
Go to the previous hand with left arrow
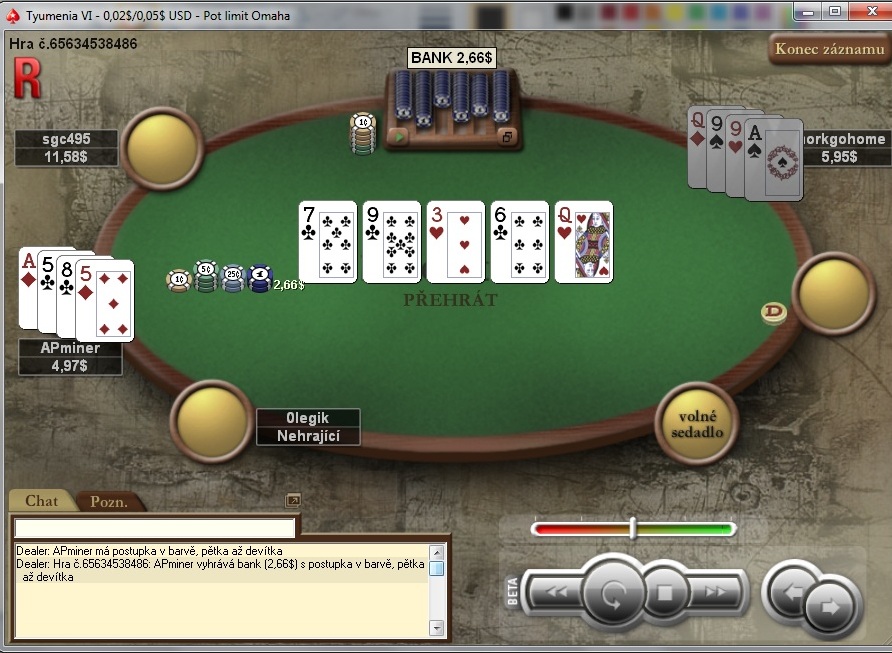[x=792, y=591]
